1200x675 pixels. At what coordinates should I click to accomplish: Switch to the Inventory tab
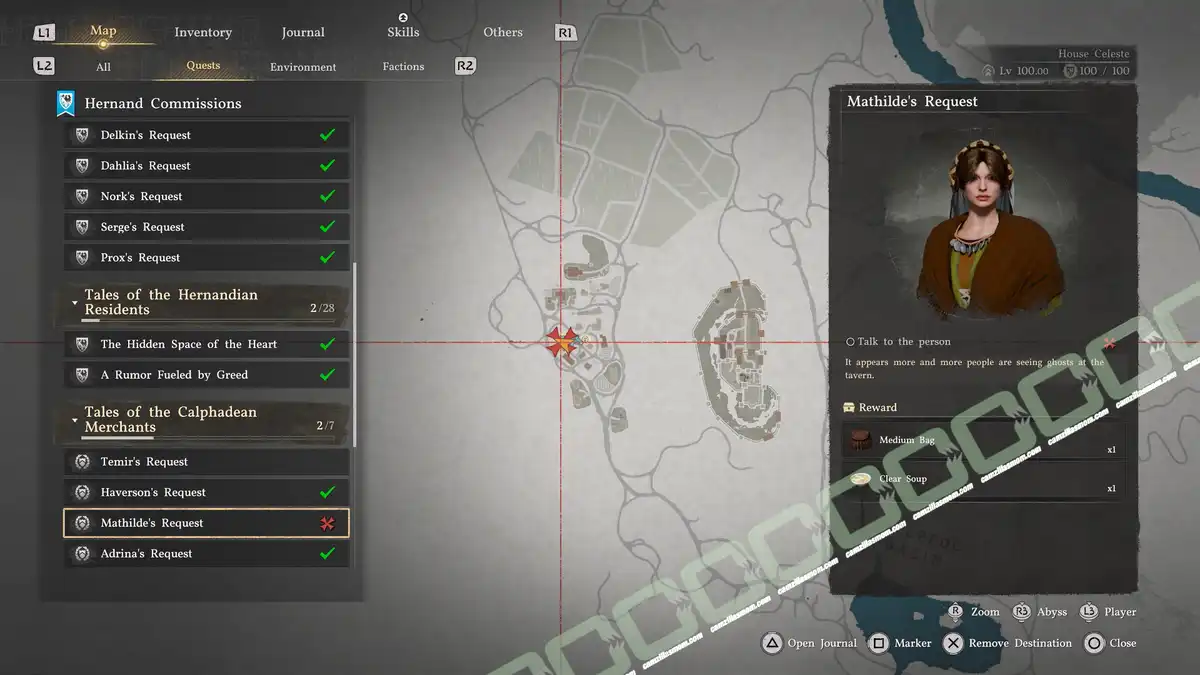(x=203, y=32)
